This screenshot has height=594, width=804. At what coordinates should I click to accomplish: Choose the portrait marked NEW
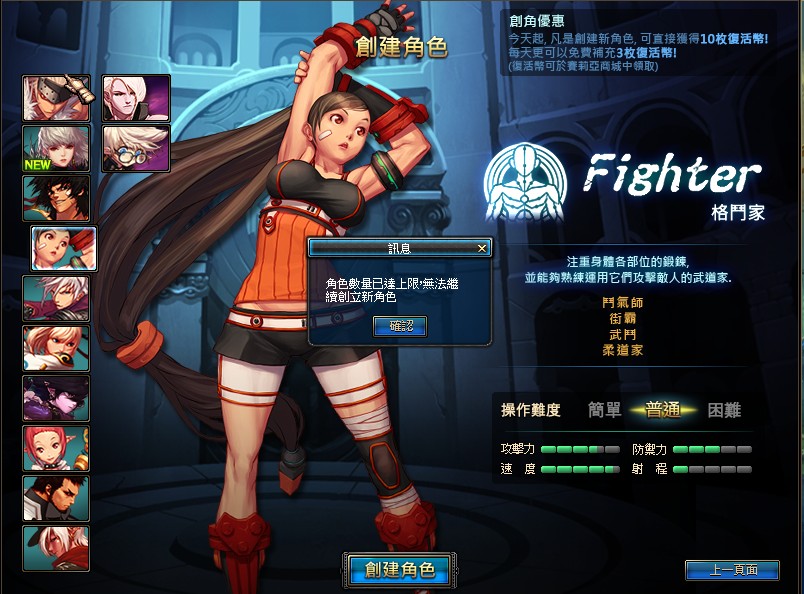(x=57, y=148)
